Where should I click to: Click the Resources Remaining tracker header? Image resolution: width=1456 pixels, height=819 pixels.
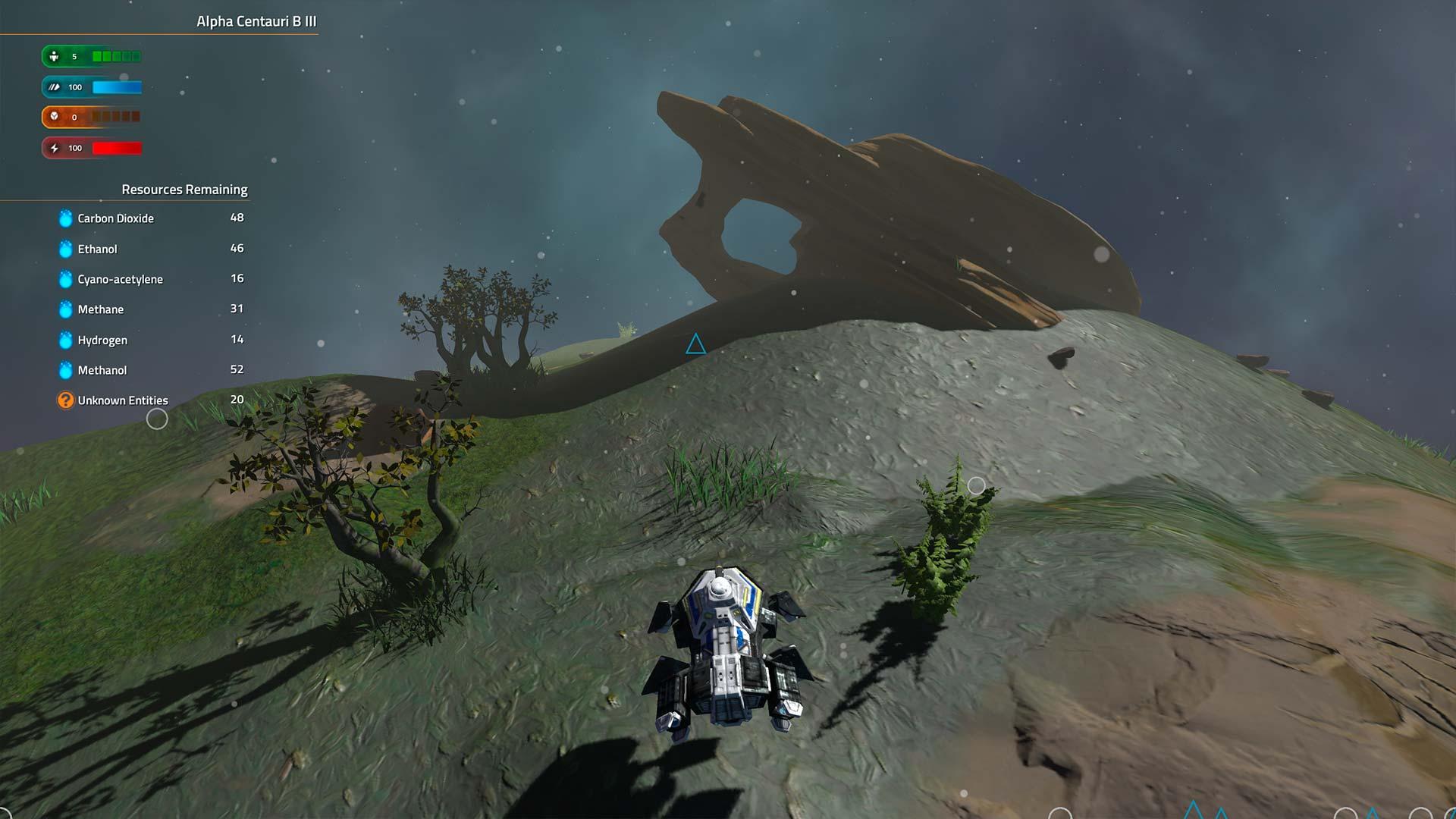(184, 190)
